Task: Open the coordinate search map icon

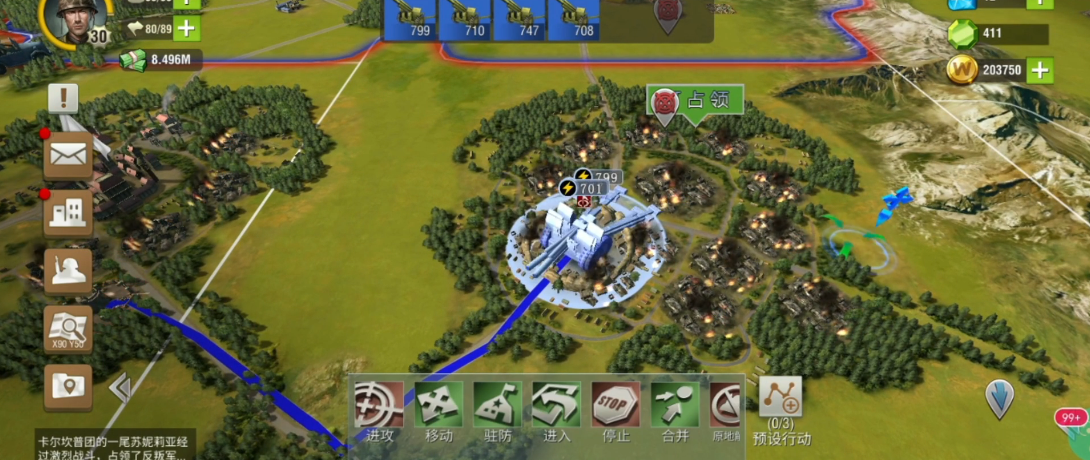Action: tap(68, 328)
